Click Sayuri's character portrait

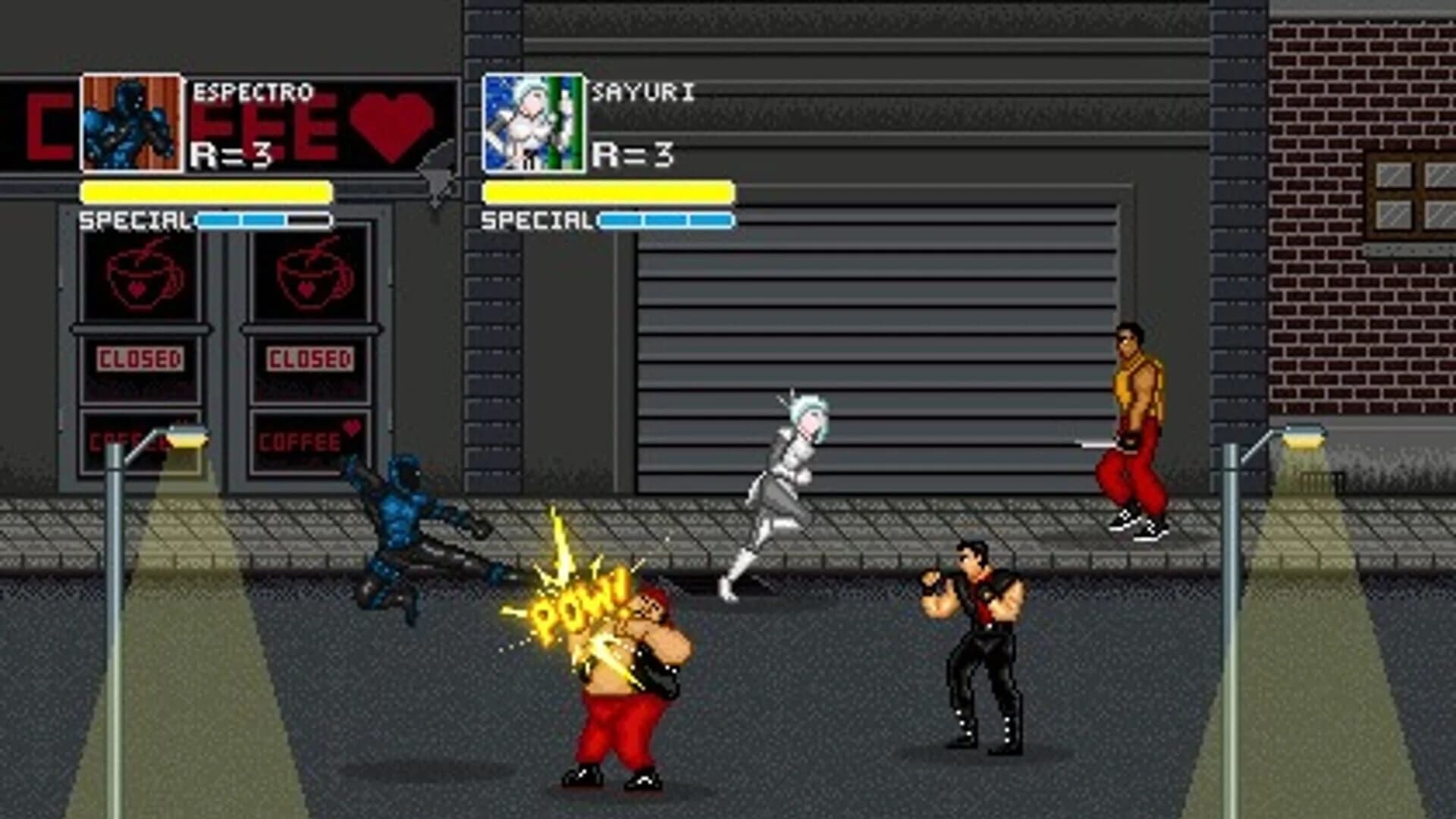(533, 120)
